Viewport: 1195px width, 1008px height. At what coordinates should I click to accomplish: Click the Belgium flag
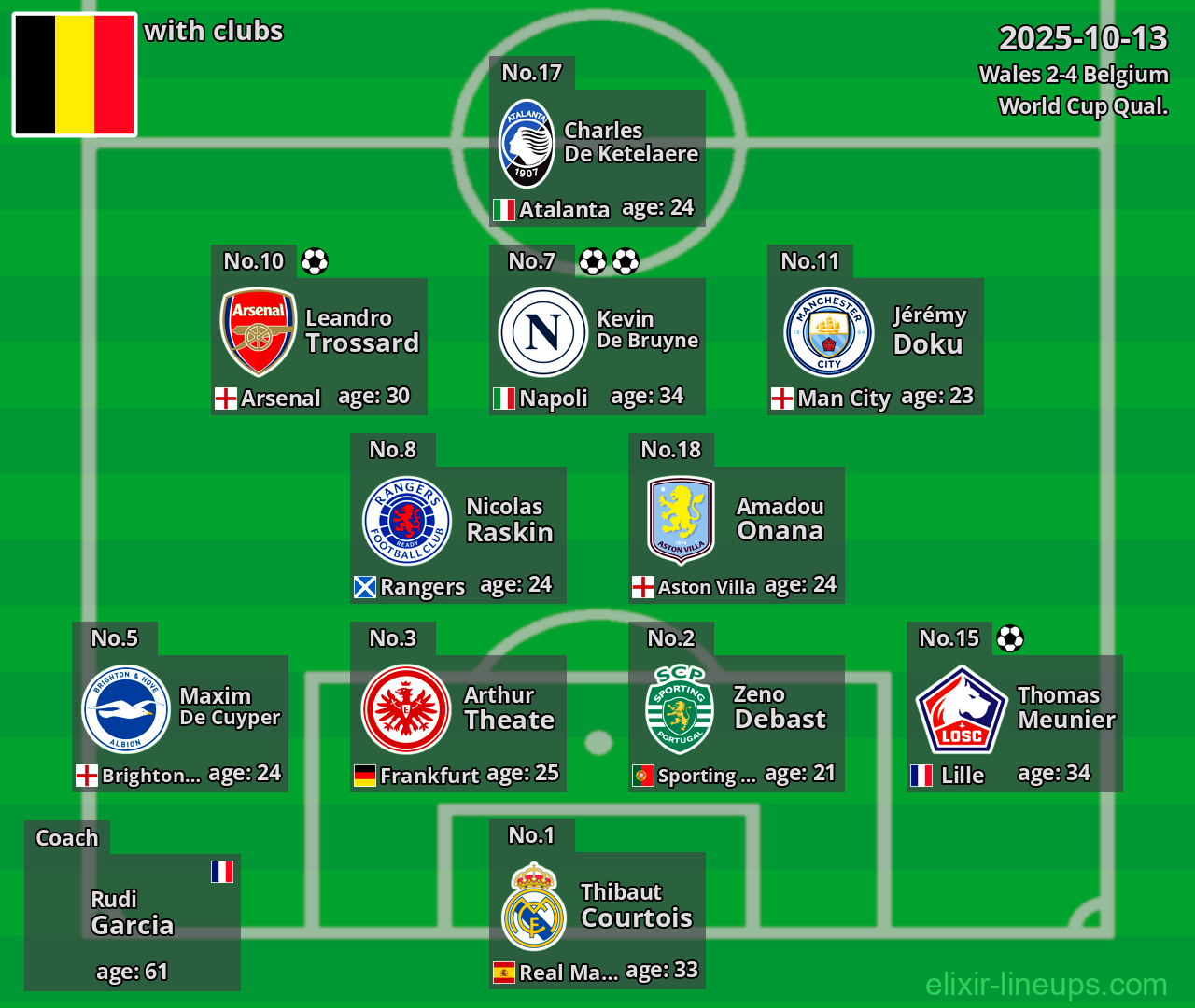point(75,75)
